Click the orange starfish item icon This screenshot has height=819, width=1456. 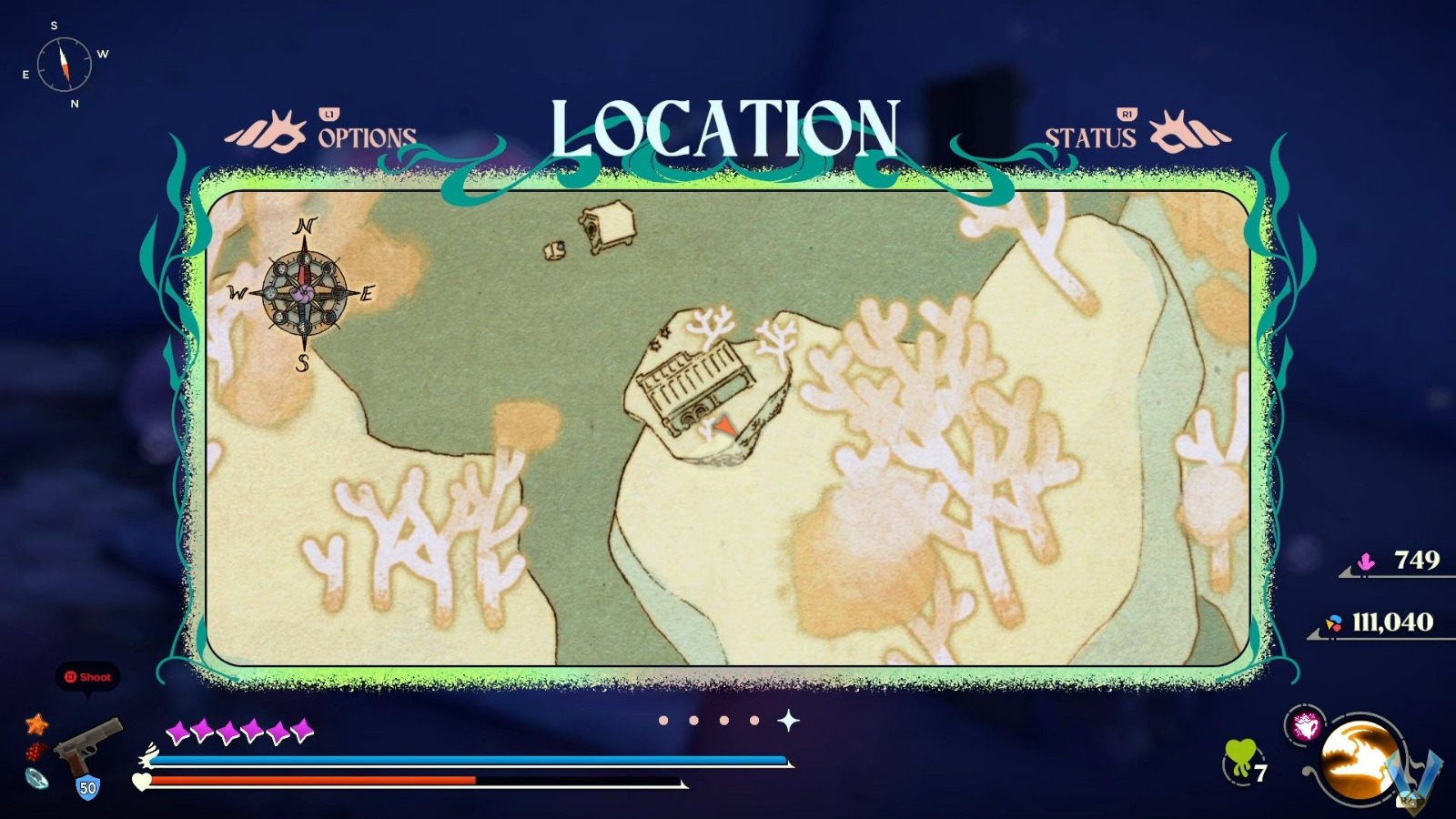(35, 725)
